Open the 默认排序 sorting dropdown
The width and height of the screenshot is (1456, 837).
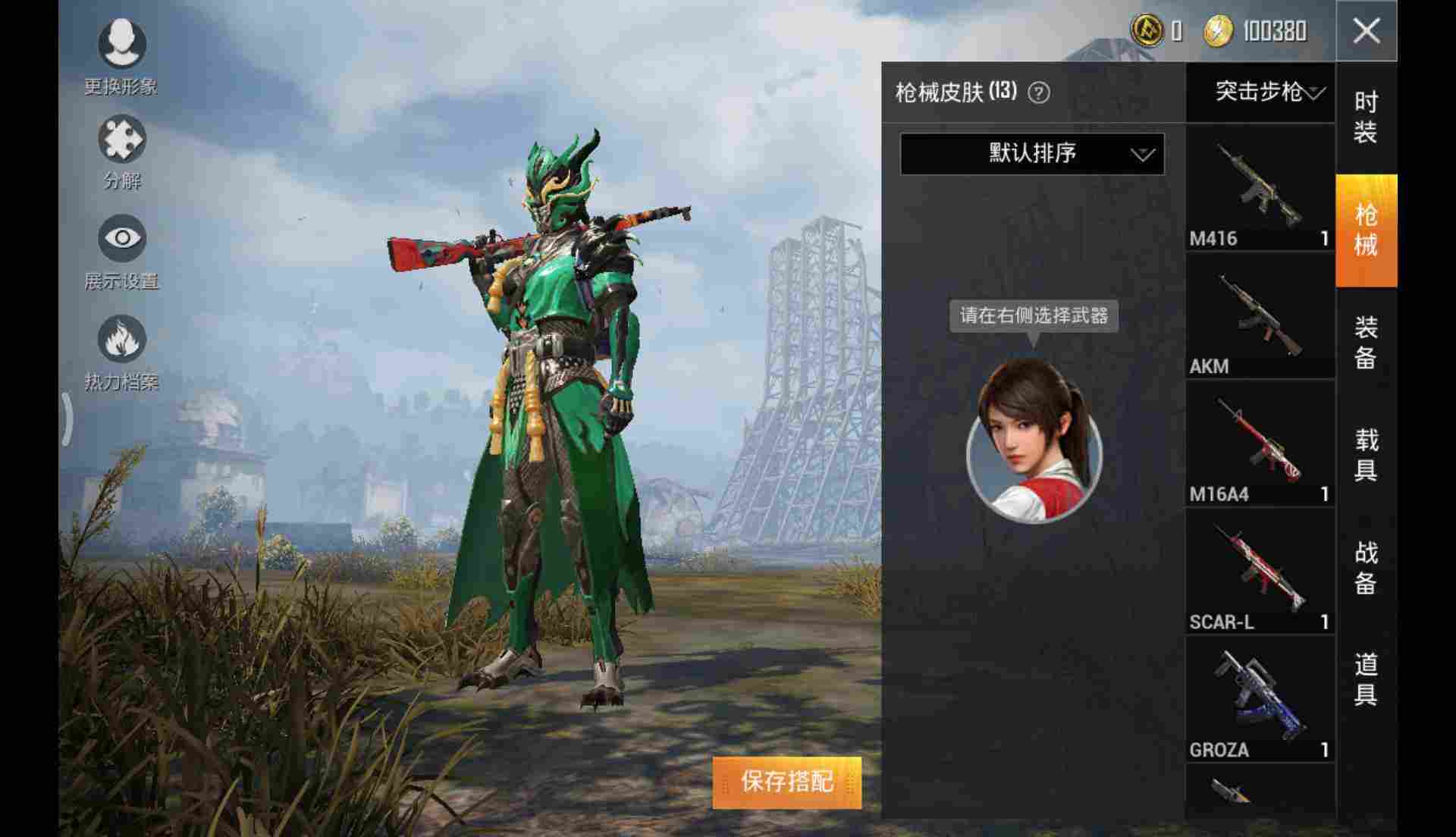click(1031, 154)
